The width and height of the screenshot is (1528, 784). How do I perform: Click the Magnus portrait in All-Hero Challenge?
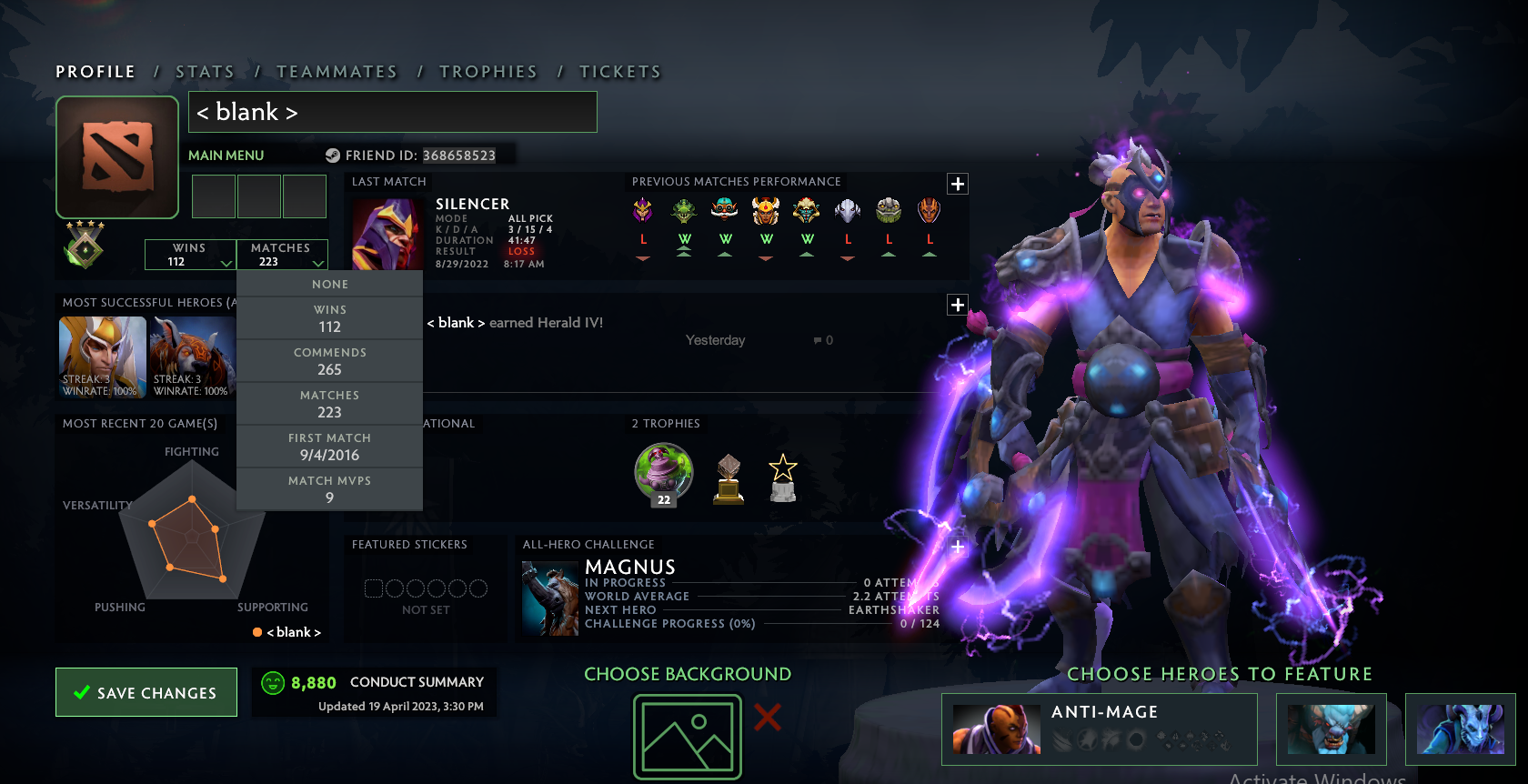(x=549, y=598)
